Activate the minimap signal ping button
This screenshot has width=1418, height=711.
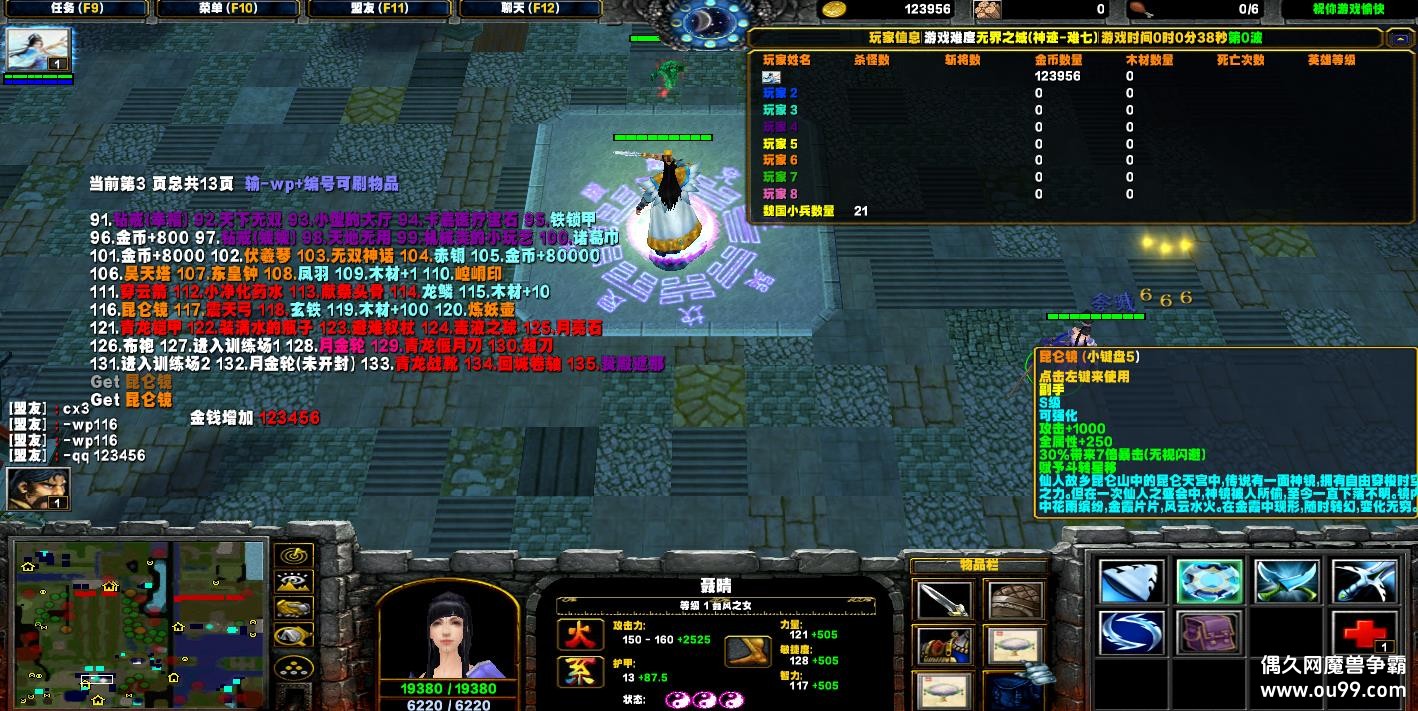pos(293,556)
